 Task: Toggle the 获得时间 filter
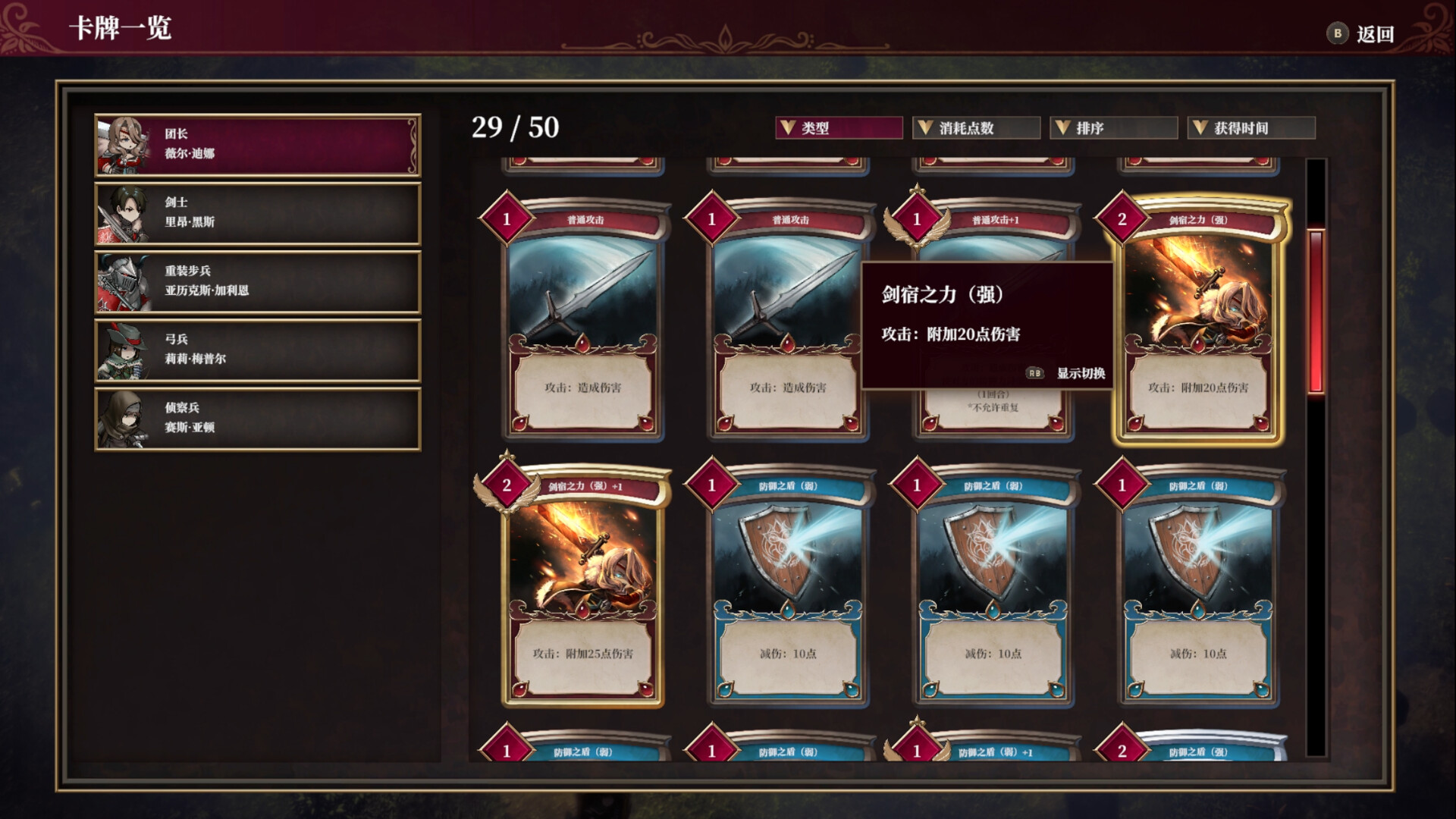(1251, 127)
